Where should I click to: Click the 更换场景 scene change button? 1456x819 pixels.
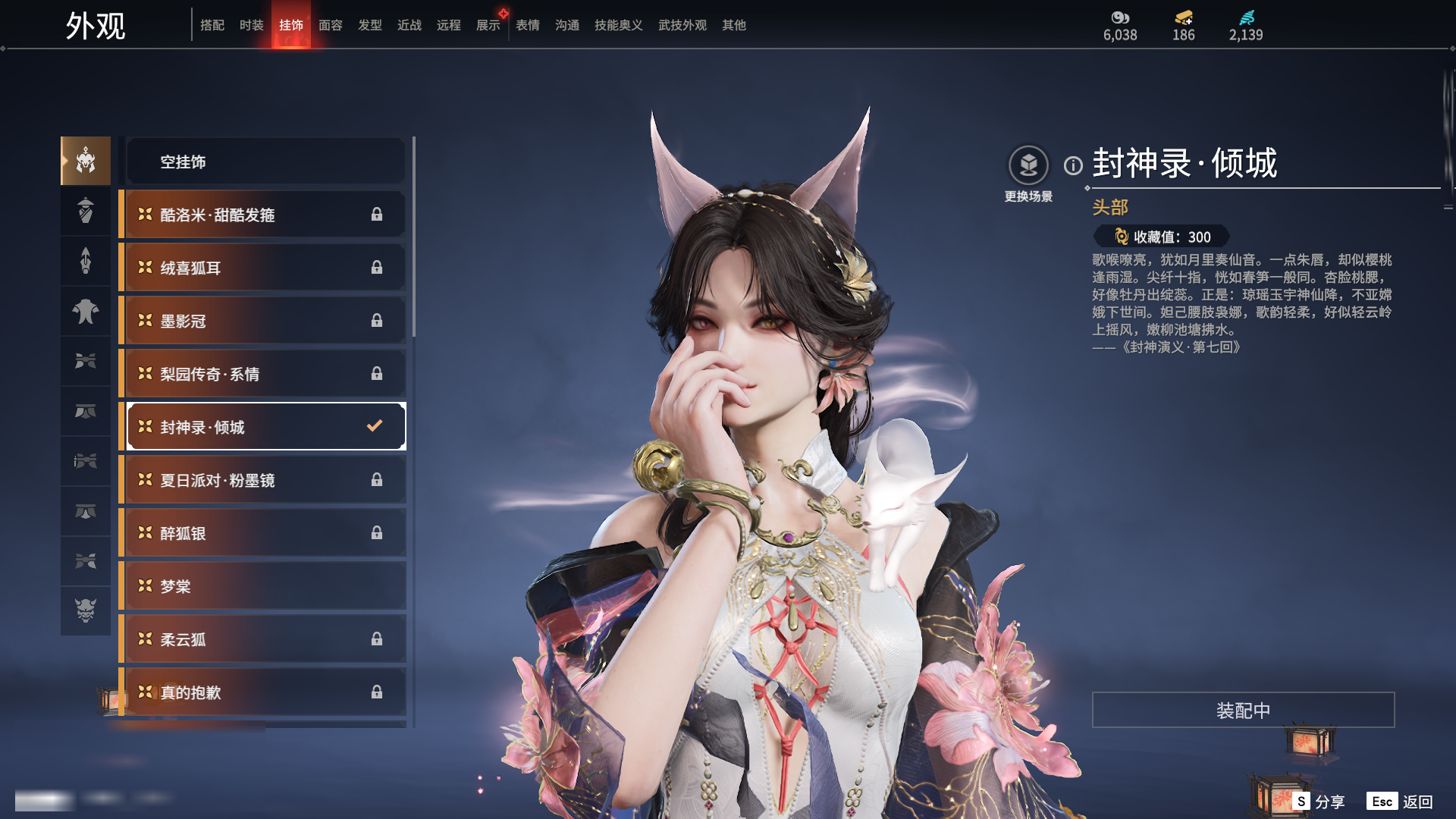pos(1028,174)
